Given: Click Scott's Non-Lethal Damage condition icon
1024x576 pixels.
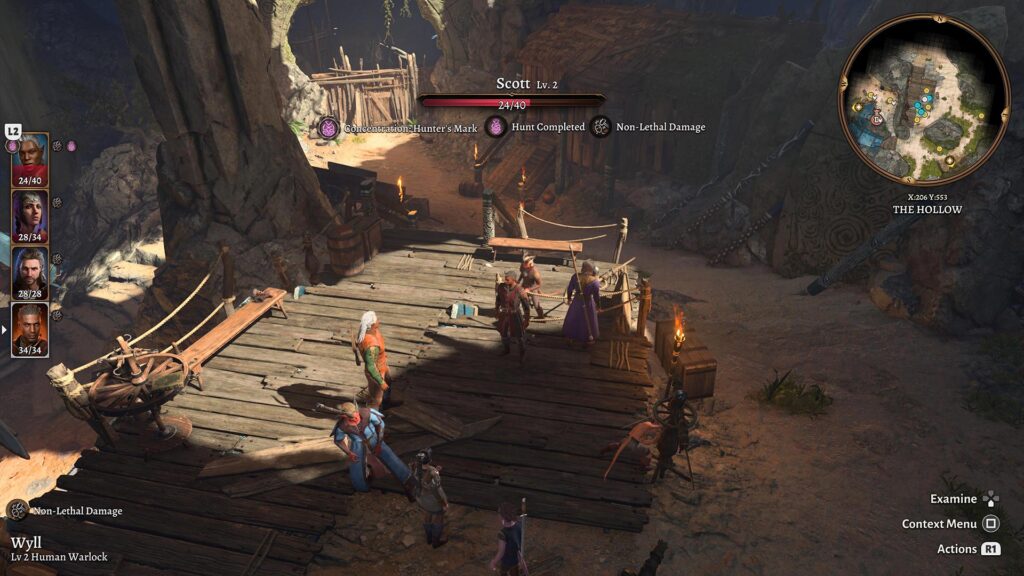Looking at the screenshot, I should pos(601,127).
